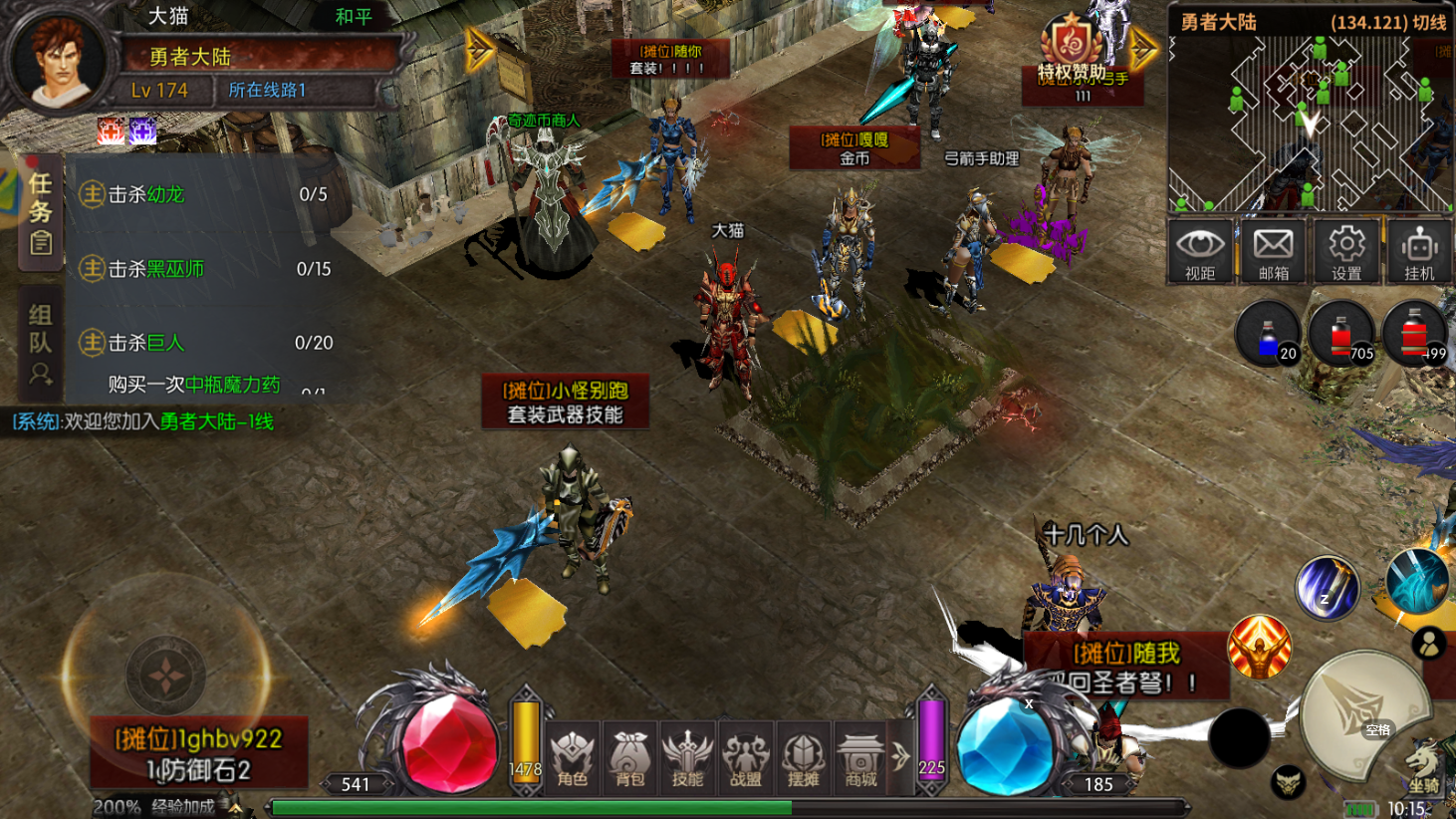The height and width of the screenshot is (819, 1456).
Task: Open the 技能 skills menu
Action: tap(687, 758)
